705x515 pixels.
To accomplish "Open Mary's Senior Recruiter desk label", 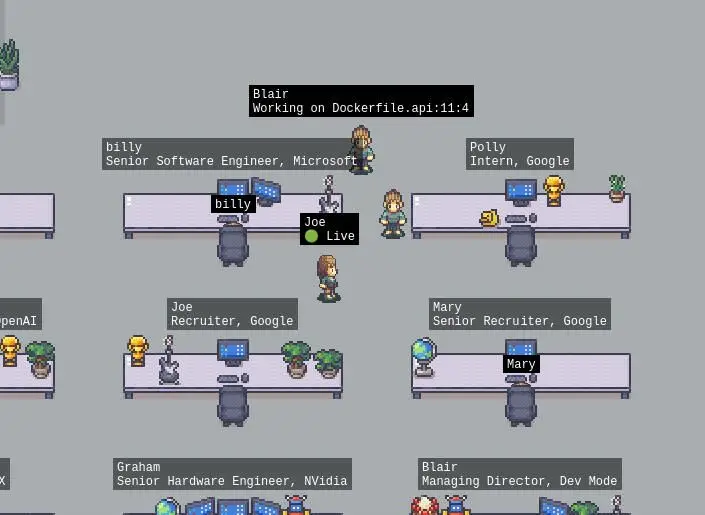I will (x=519, y=314).
